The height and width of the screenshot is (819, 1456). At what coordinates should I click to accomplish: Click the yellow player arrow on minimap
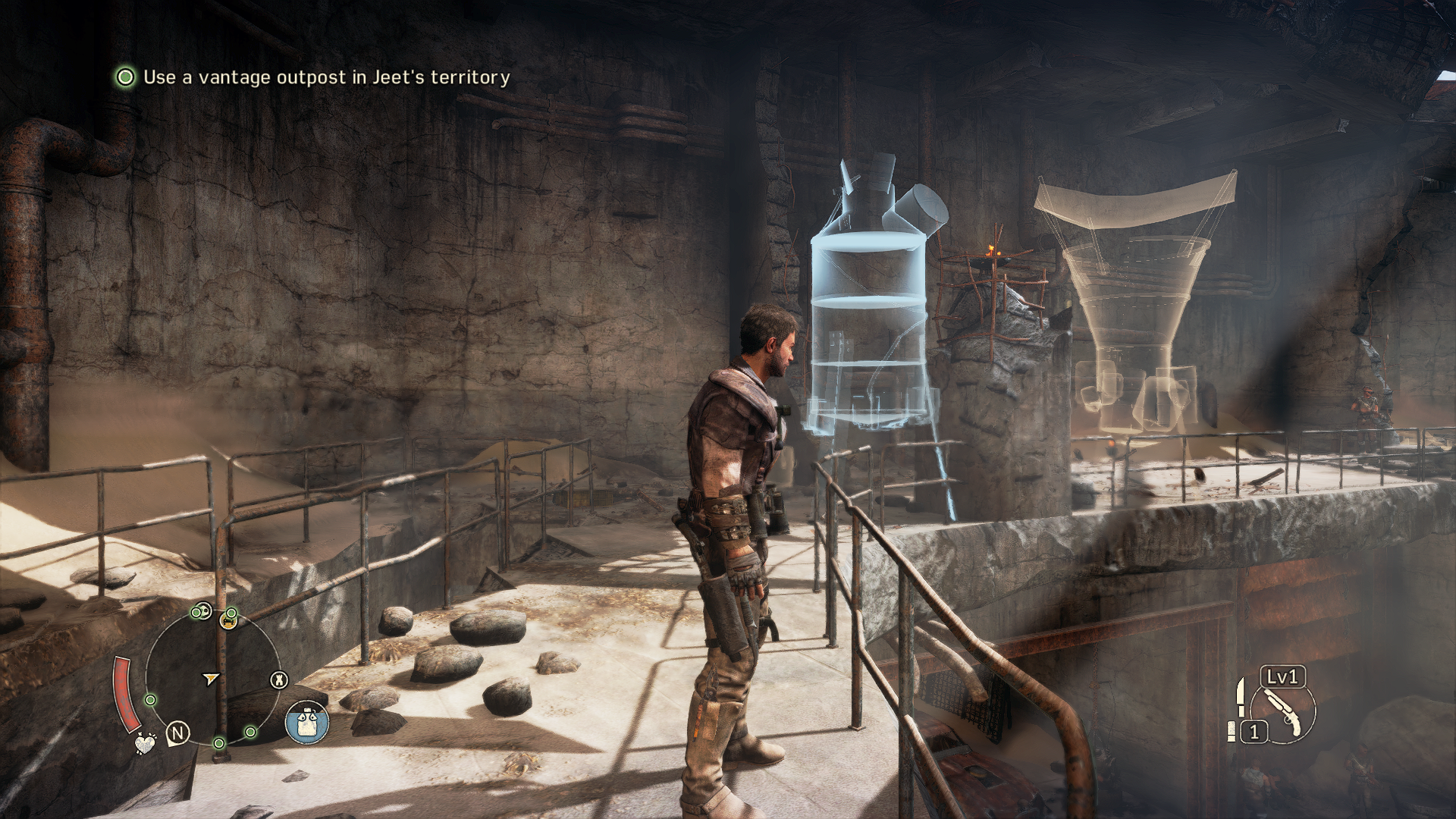pyautogui.click(x=211, y=677)
